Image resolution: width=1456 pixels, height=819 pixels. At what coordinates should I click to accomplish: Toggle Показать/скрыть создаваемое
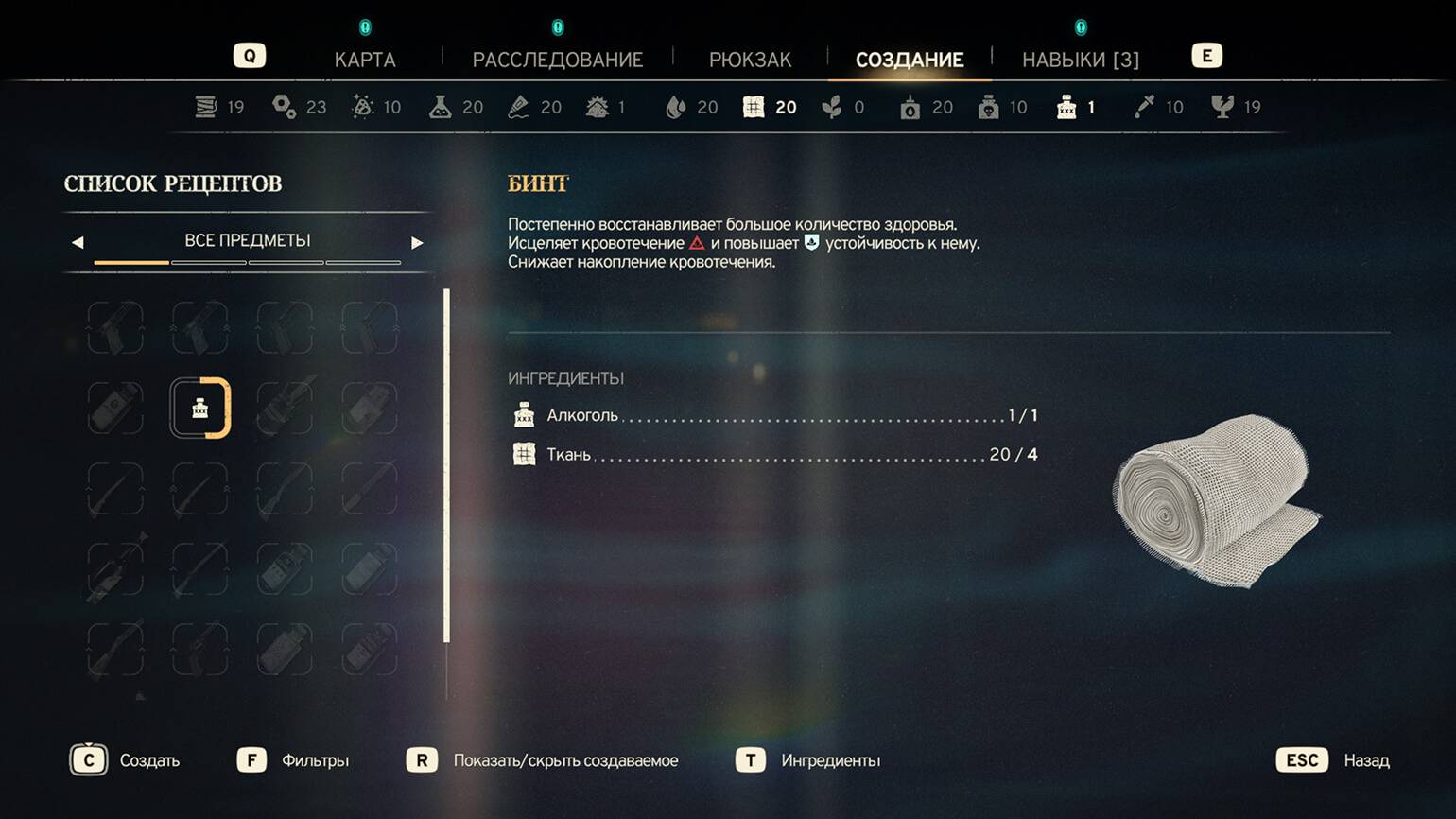[x=543, y=760]
